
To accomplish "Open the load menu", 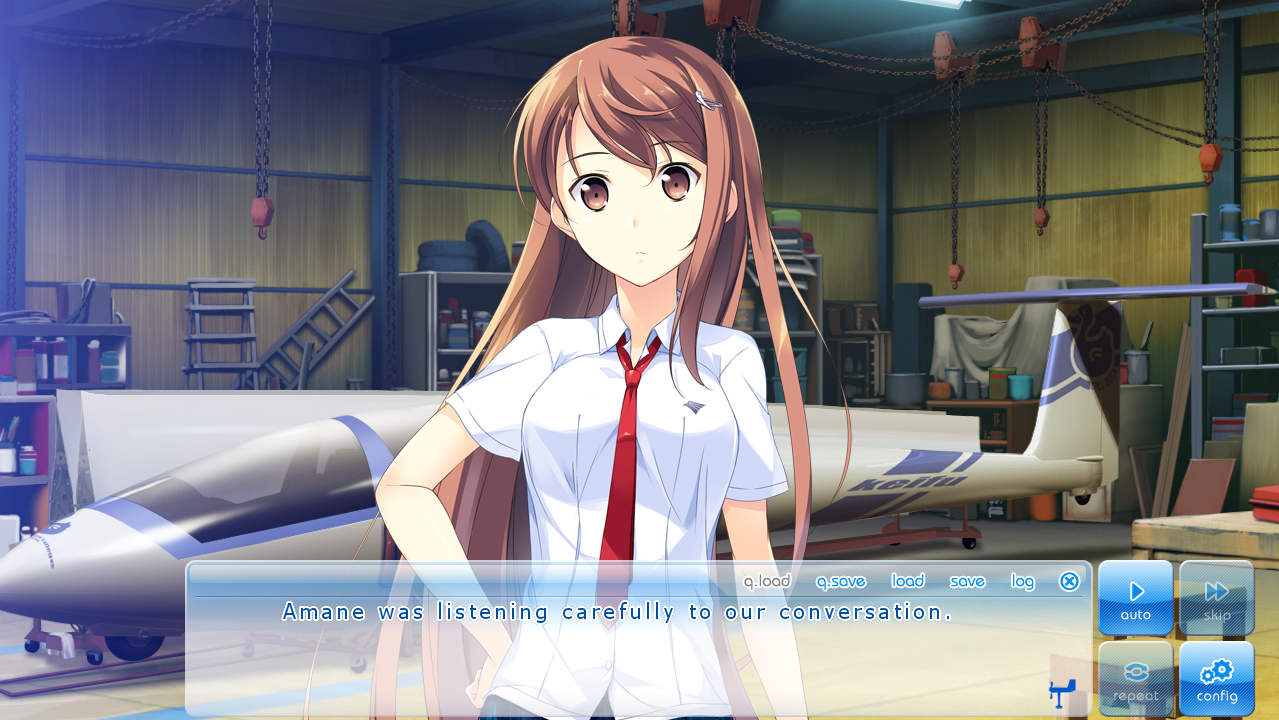I will tap(908, 581).
